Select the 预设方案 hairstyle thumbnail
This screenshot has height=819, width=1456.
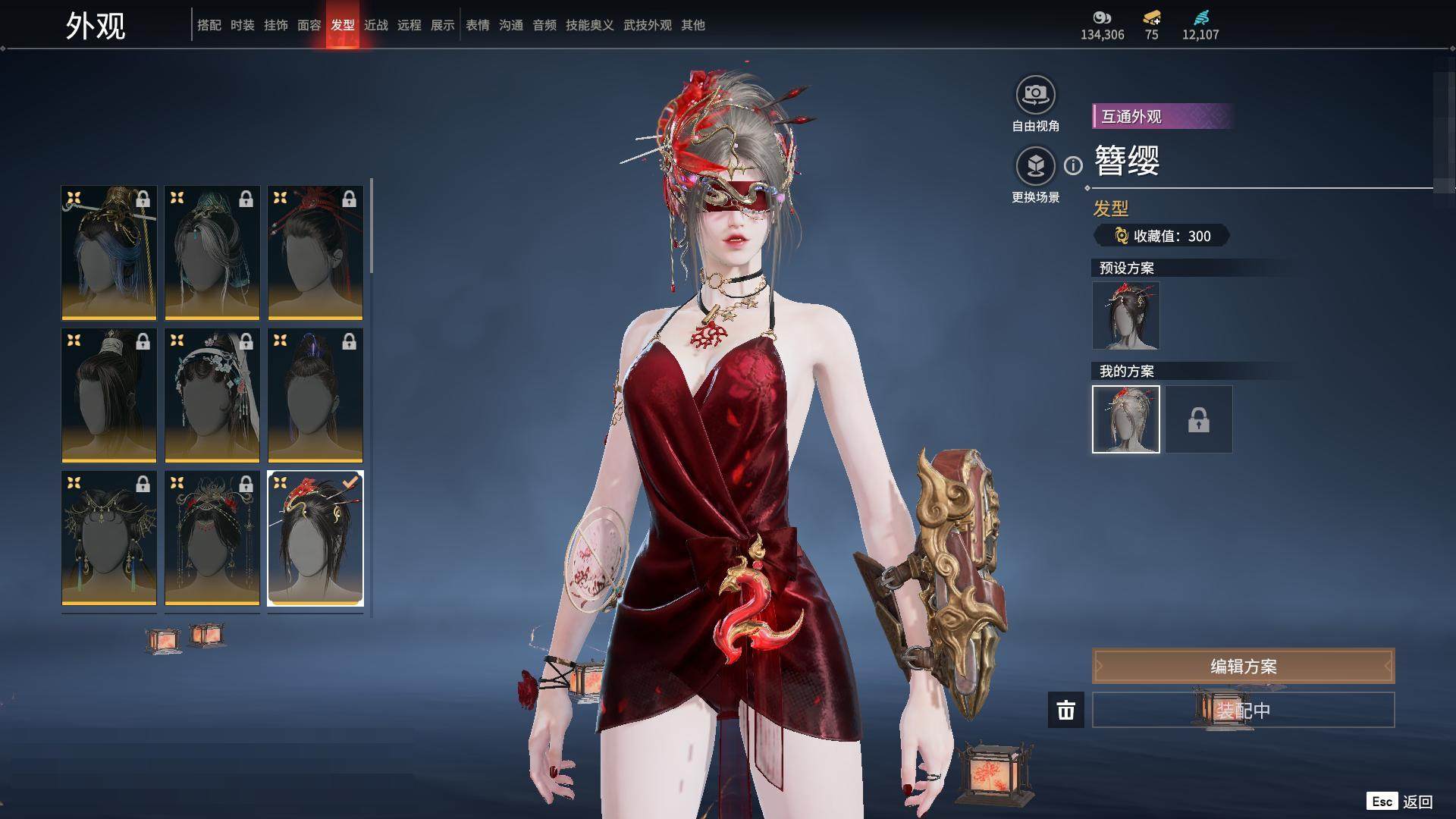tap(1126, 315)
